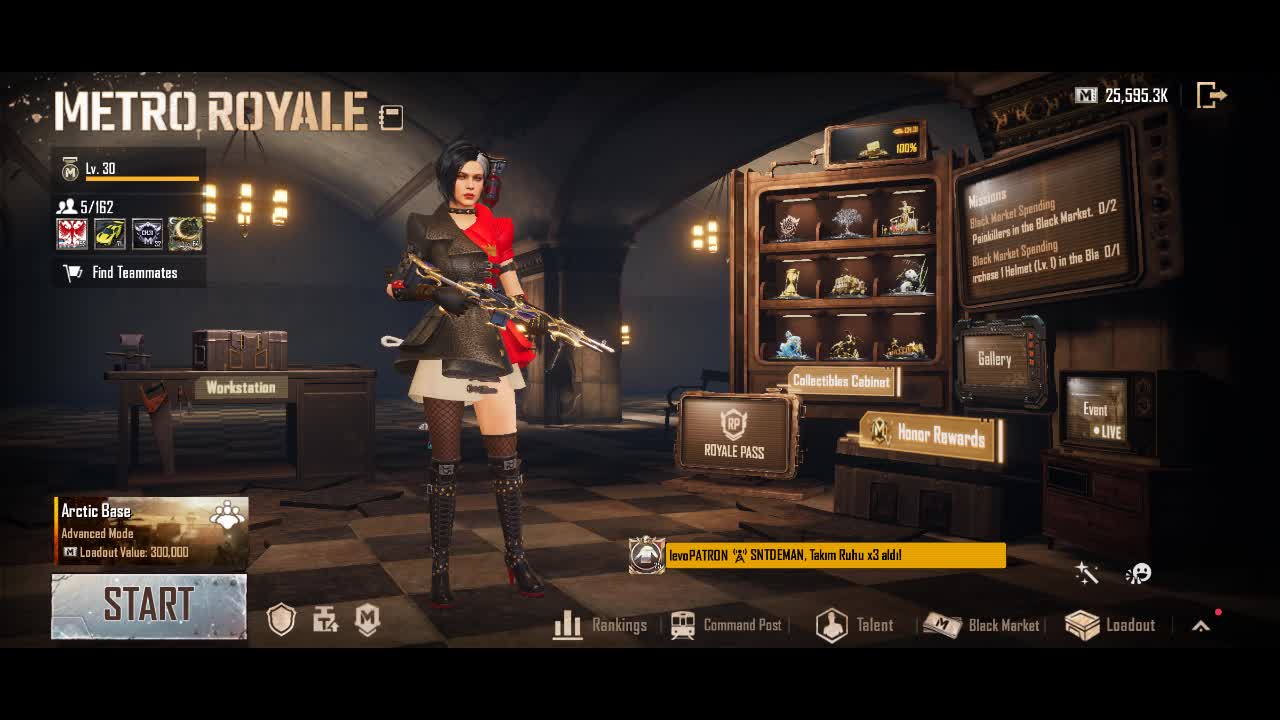Start the Metro Royale match
1280x720 pixels.
(x=149, y=605)
